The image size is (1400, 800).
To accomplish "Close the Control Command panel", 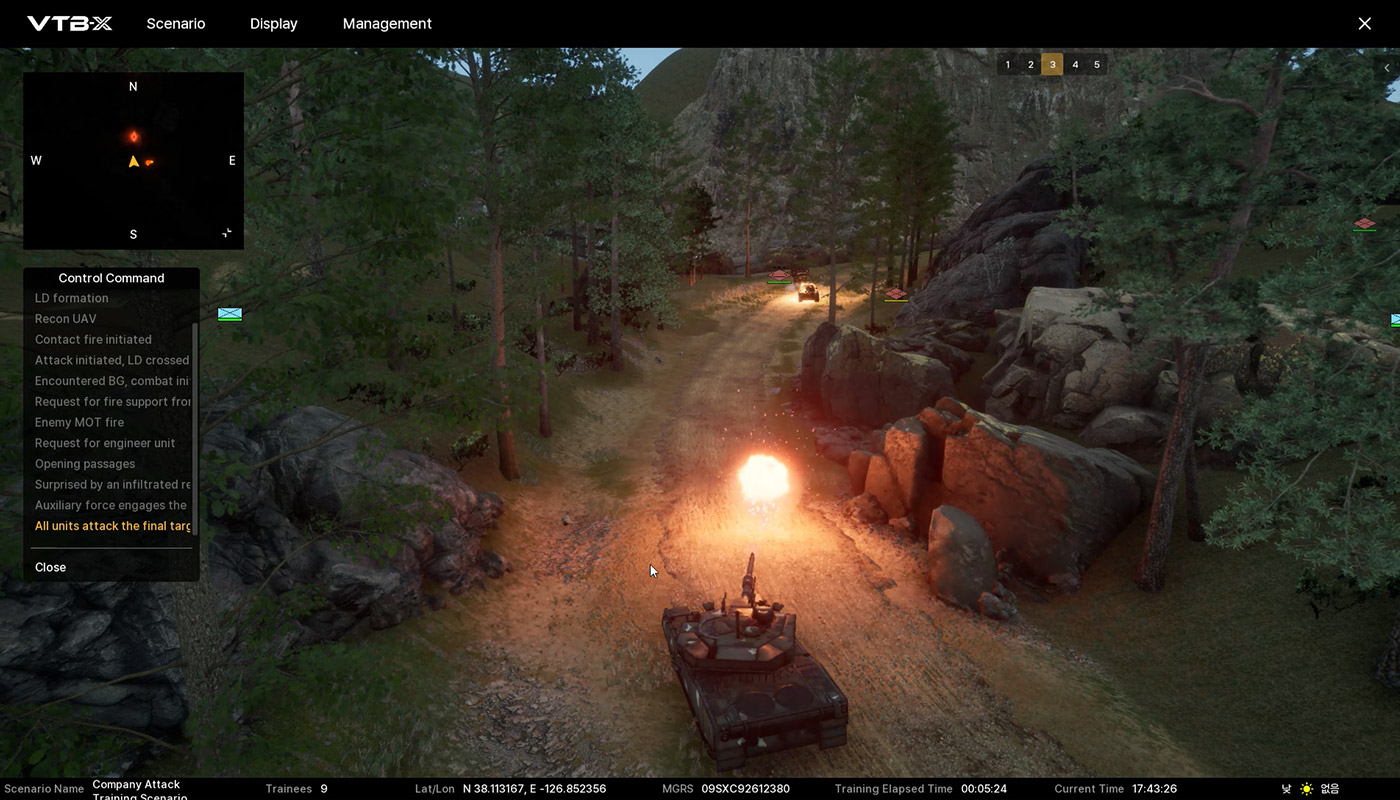I will coord(51,567).
